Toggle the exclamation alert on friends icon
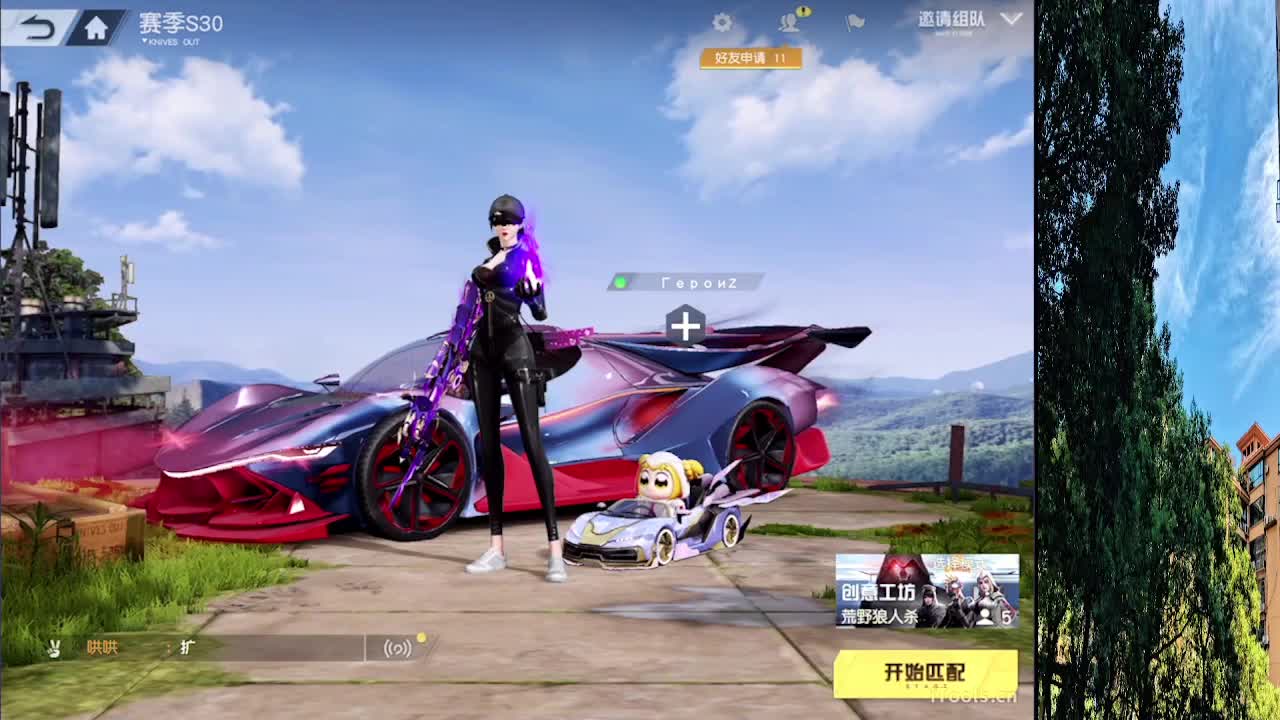The height and width of the screenshot is (720, 1280). click(804, 12)
